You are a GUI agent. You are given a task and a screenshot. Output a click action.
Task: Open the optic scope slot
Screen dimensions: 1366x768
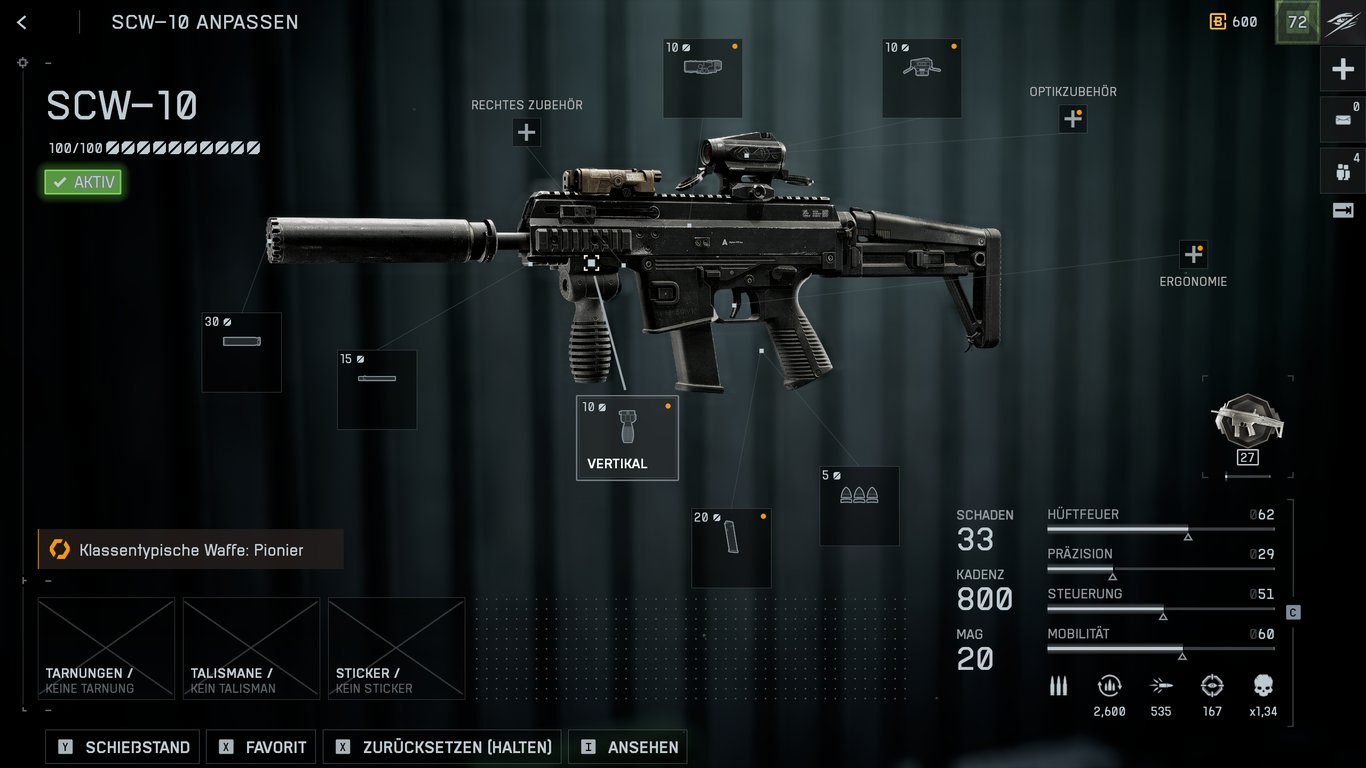[921, 78]
